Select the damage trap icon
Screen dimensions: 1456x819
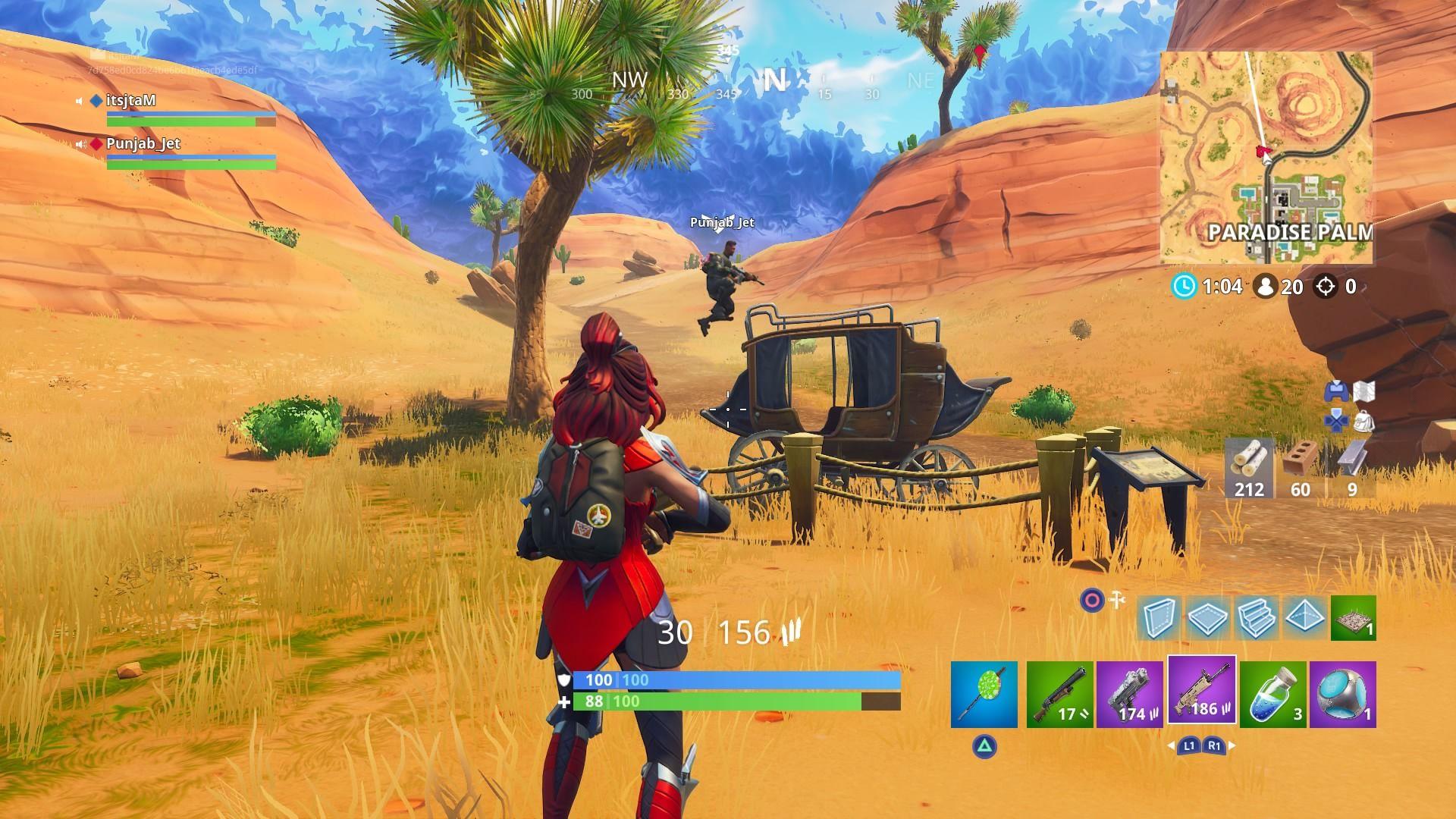(x=1352, y=618)
